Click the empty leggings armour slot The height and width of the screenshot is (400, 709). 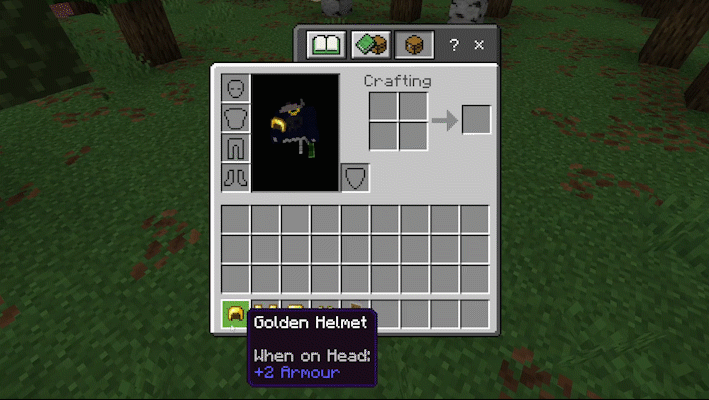235,148
